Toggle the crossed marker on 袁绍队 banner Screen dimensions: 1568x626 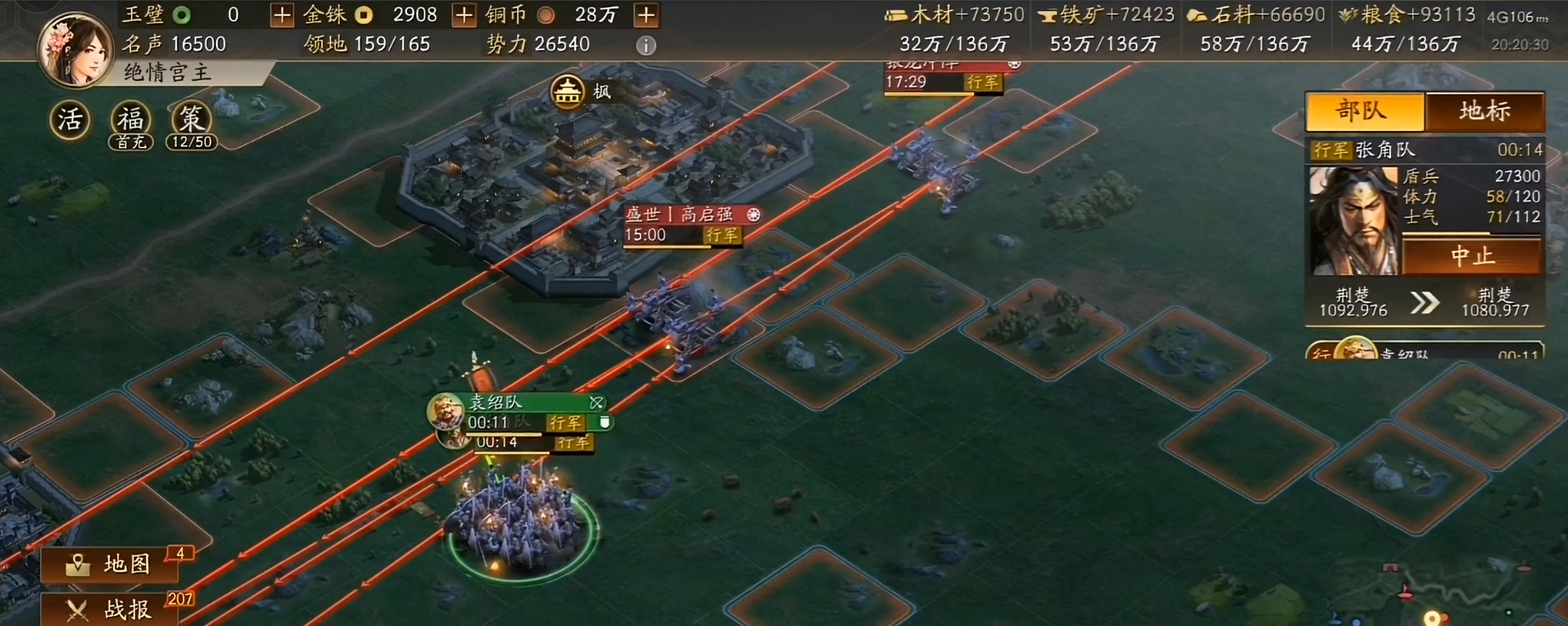point(596,403)
